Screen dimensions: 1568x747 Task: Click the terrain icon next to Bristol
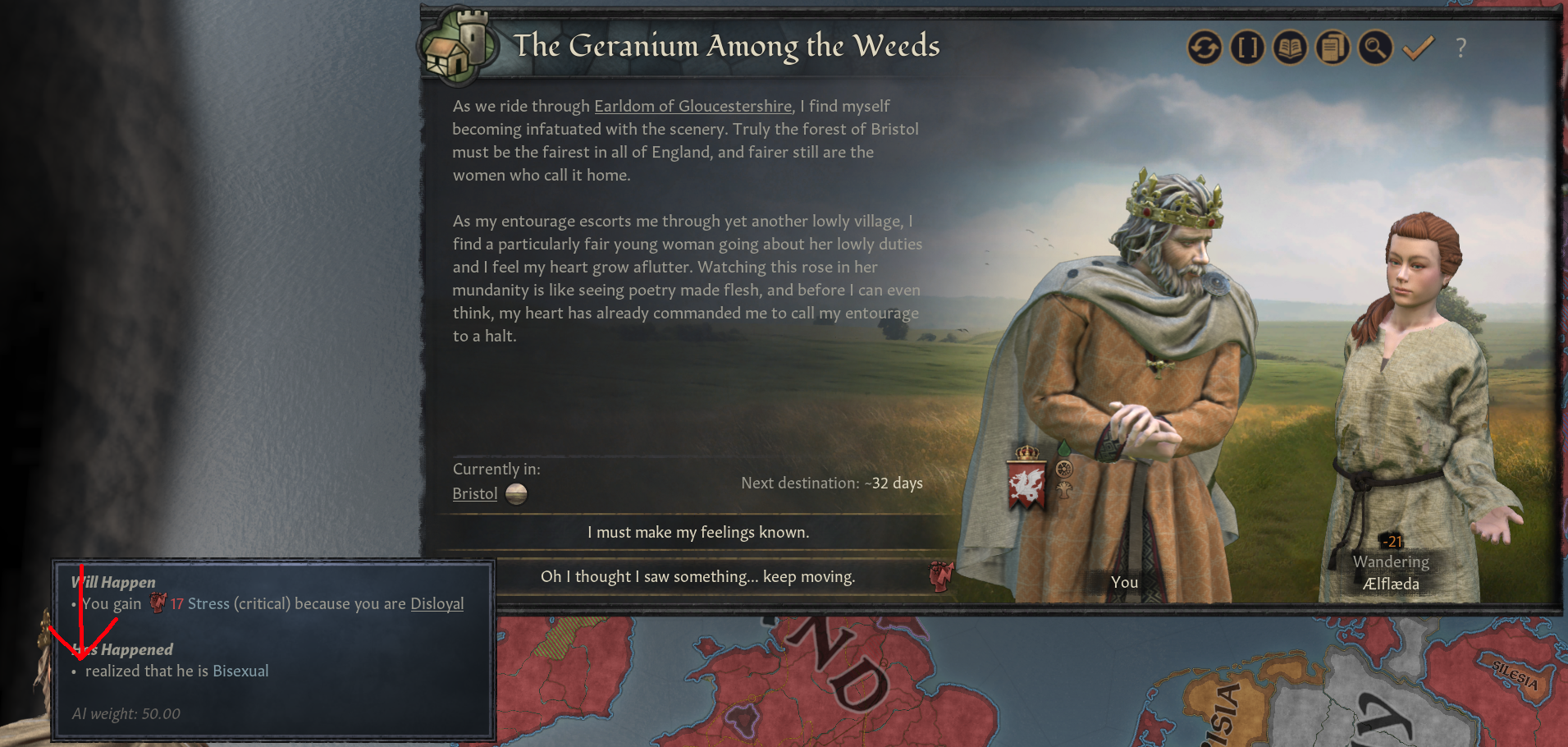pos(516,493)
